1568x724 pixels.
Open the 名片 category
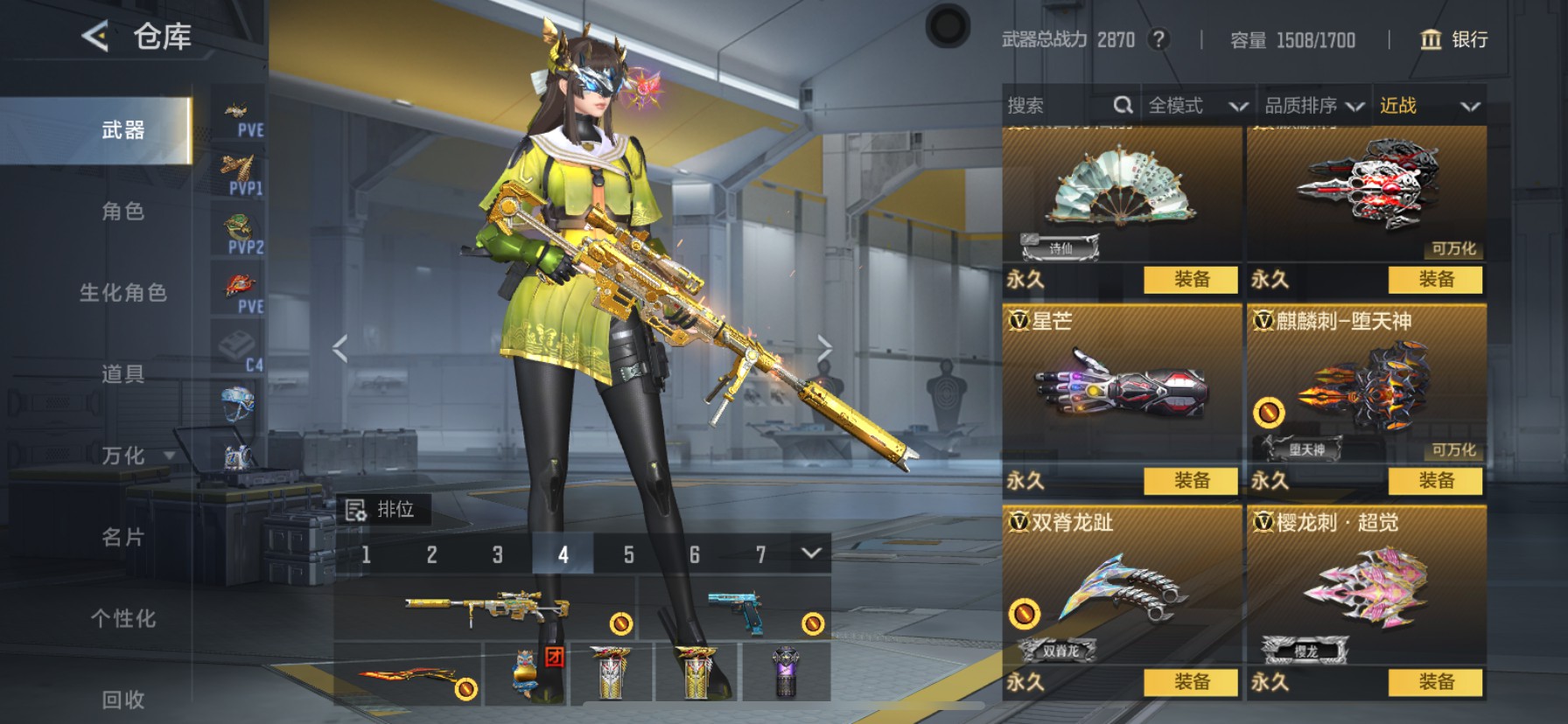pos(122,537)
